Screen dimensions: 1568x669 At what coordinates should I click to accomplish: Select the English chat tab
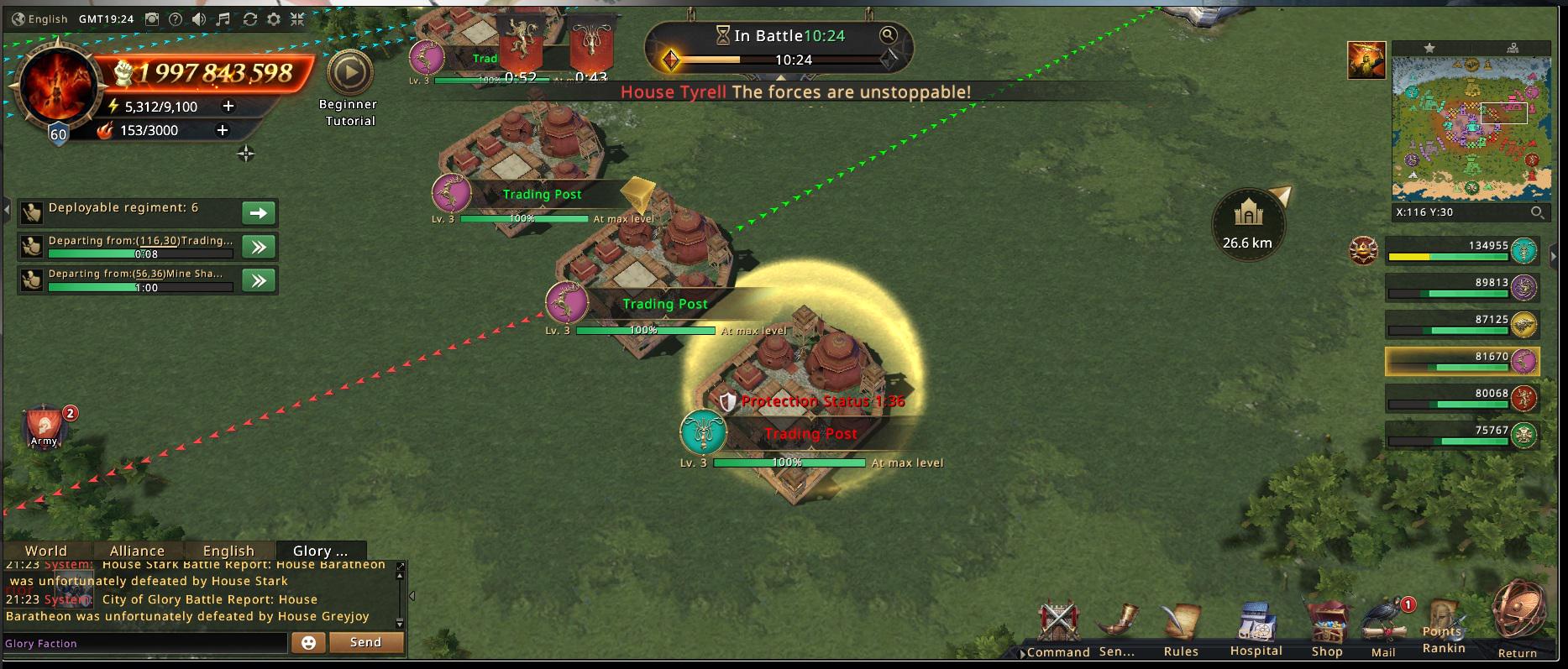click(228, 551)
